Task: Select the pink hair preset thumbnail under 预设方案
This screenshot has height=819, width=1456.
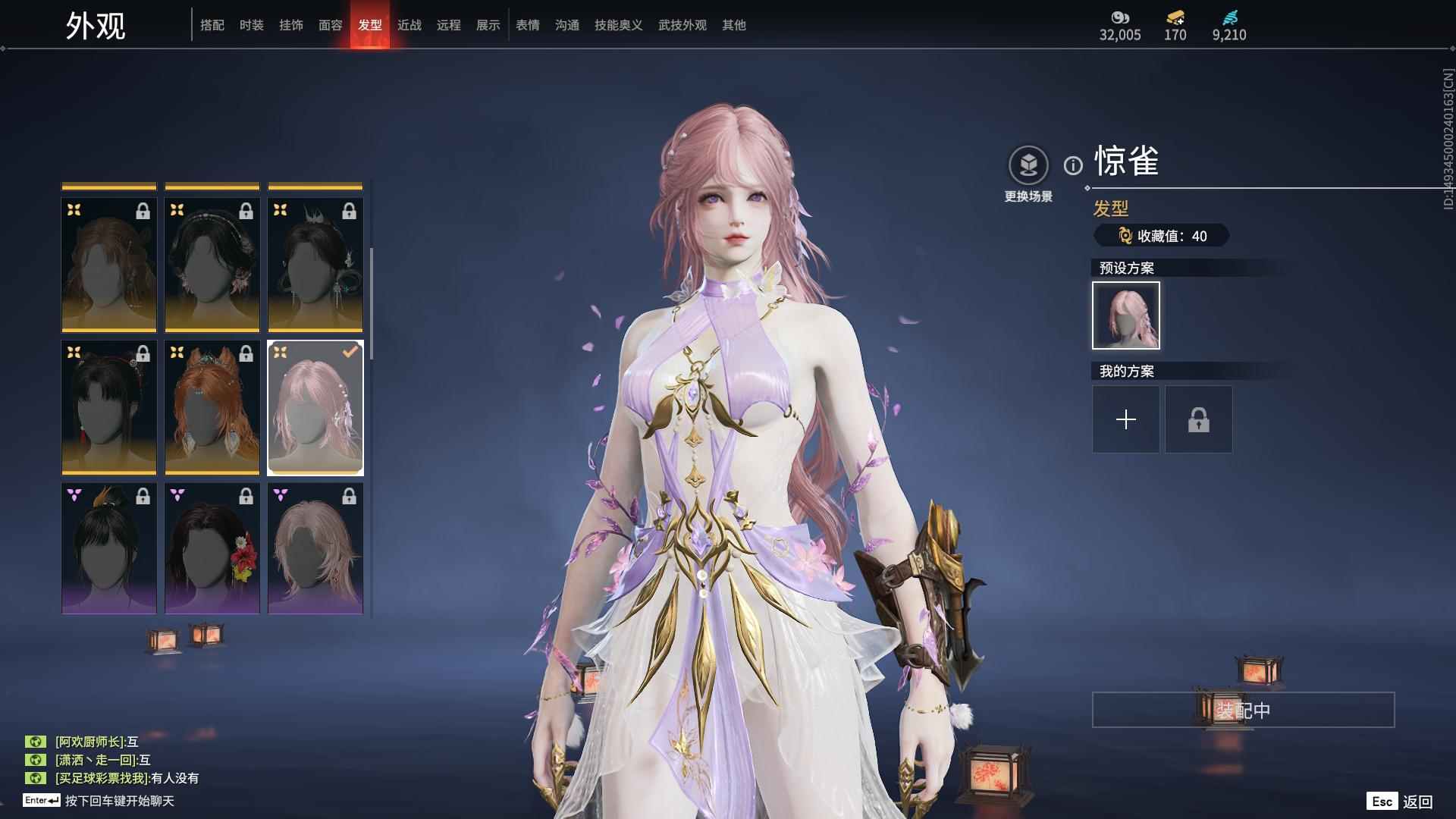Action: (1126, 315)
